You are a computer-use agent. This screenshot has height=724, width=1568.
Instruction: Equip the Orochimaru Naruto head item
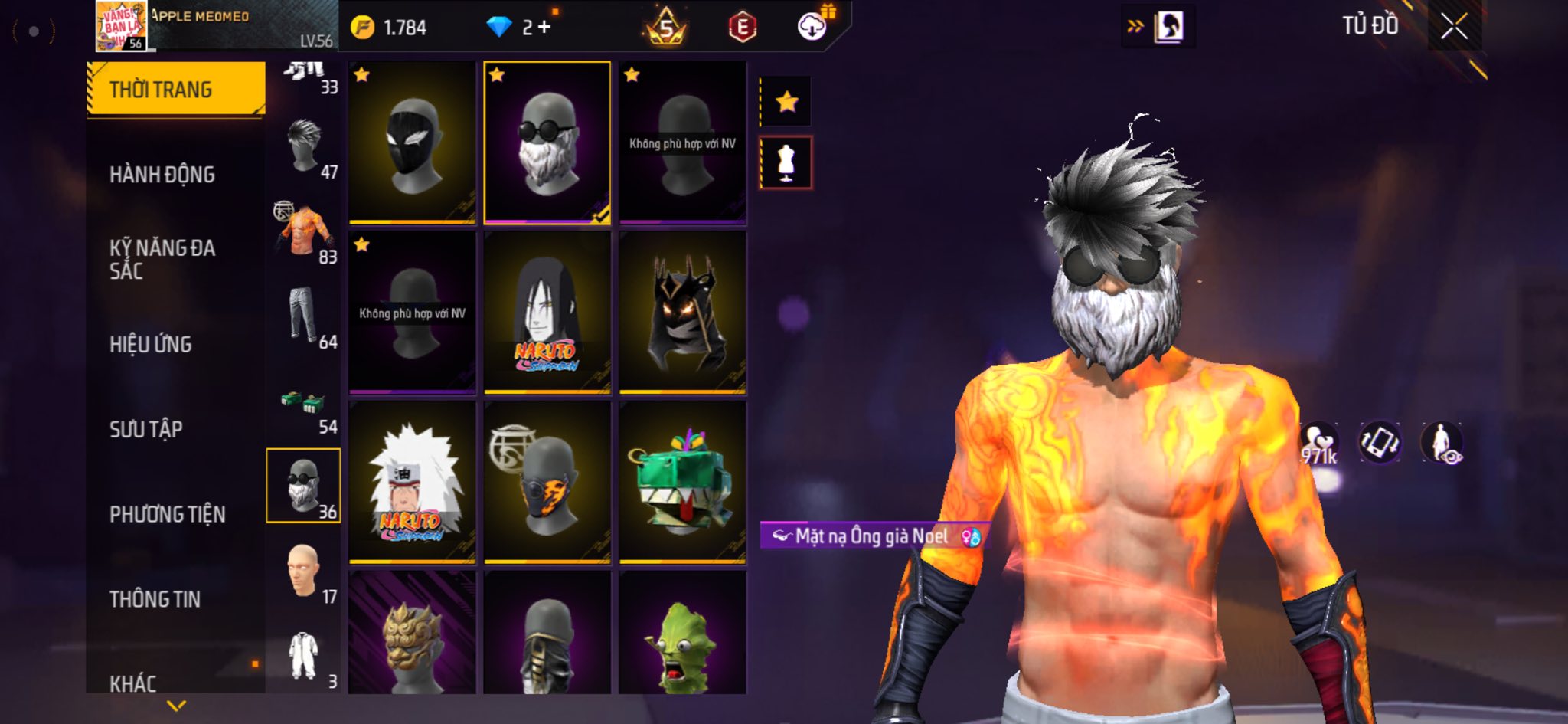547,313
